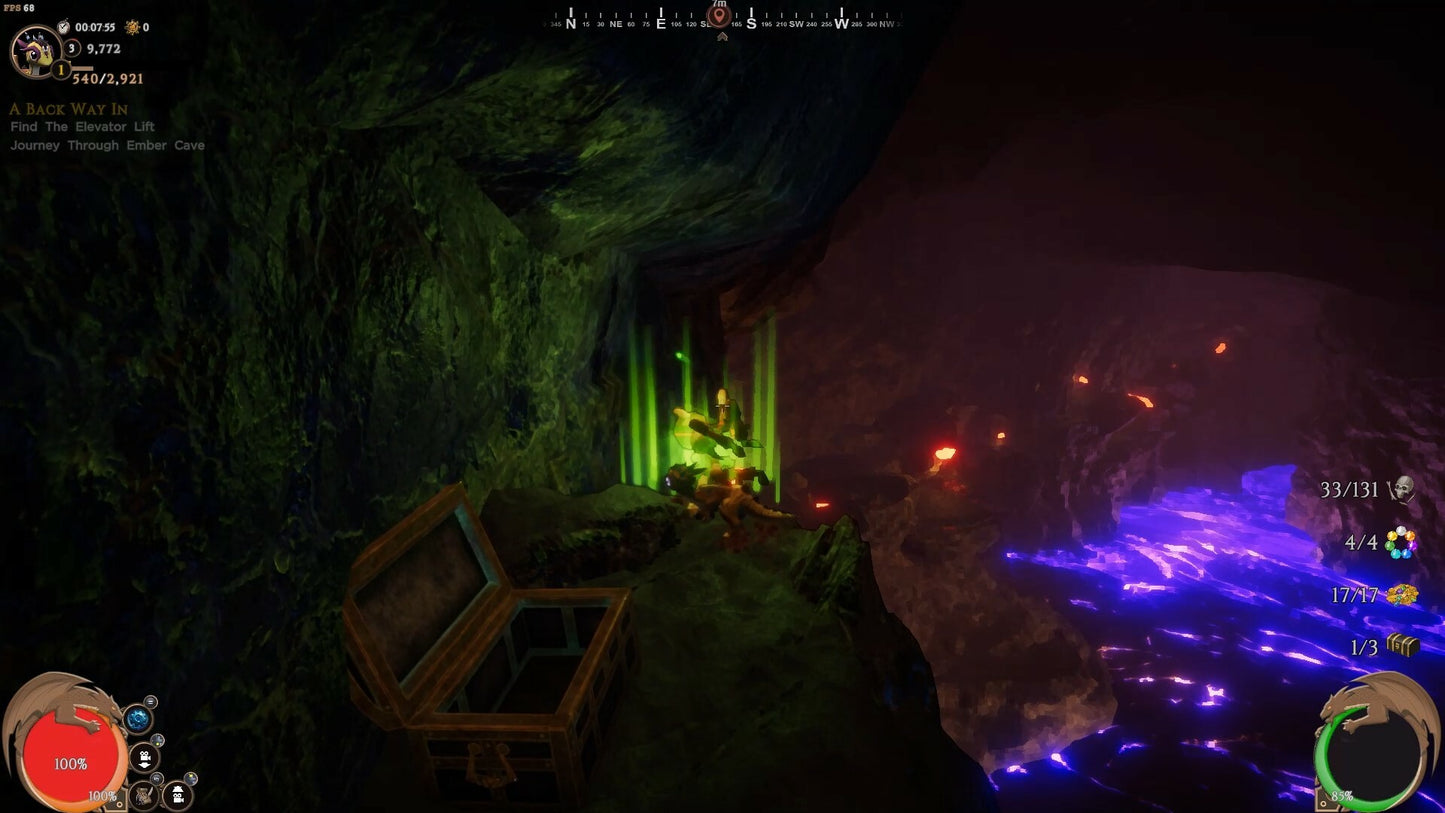Click the blue gear ability icon
Screen dimensions: 1445x813
[x=137, y=718]
